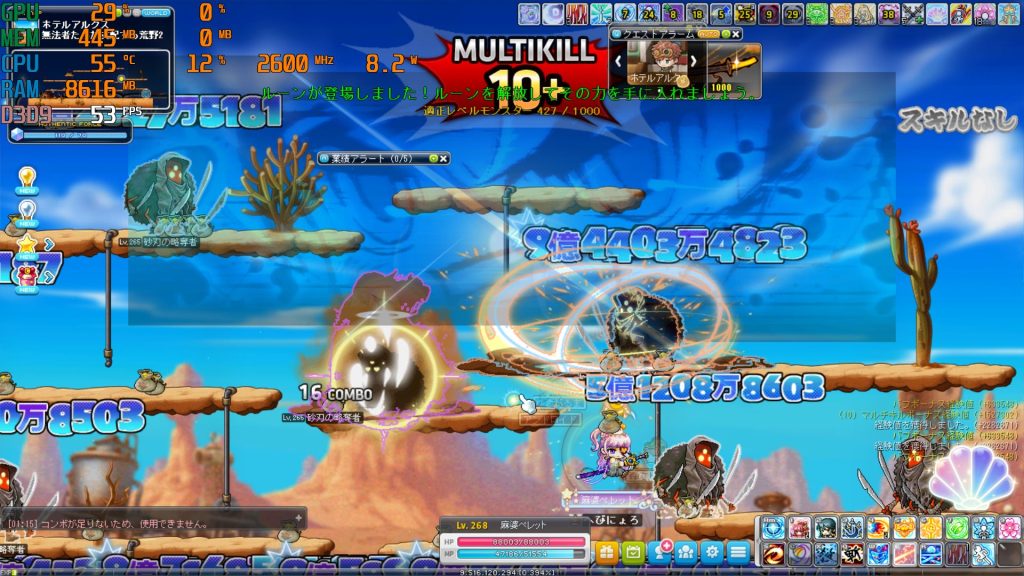Open the red mushroom notification icon
This screenshot has height=576, width=1024.
27,273
